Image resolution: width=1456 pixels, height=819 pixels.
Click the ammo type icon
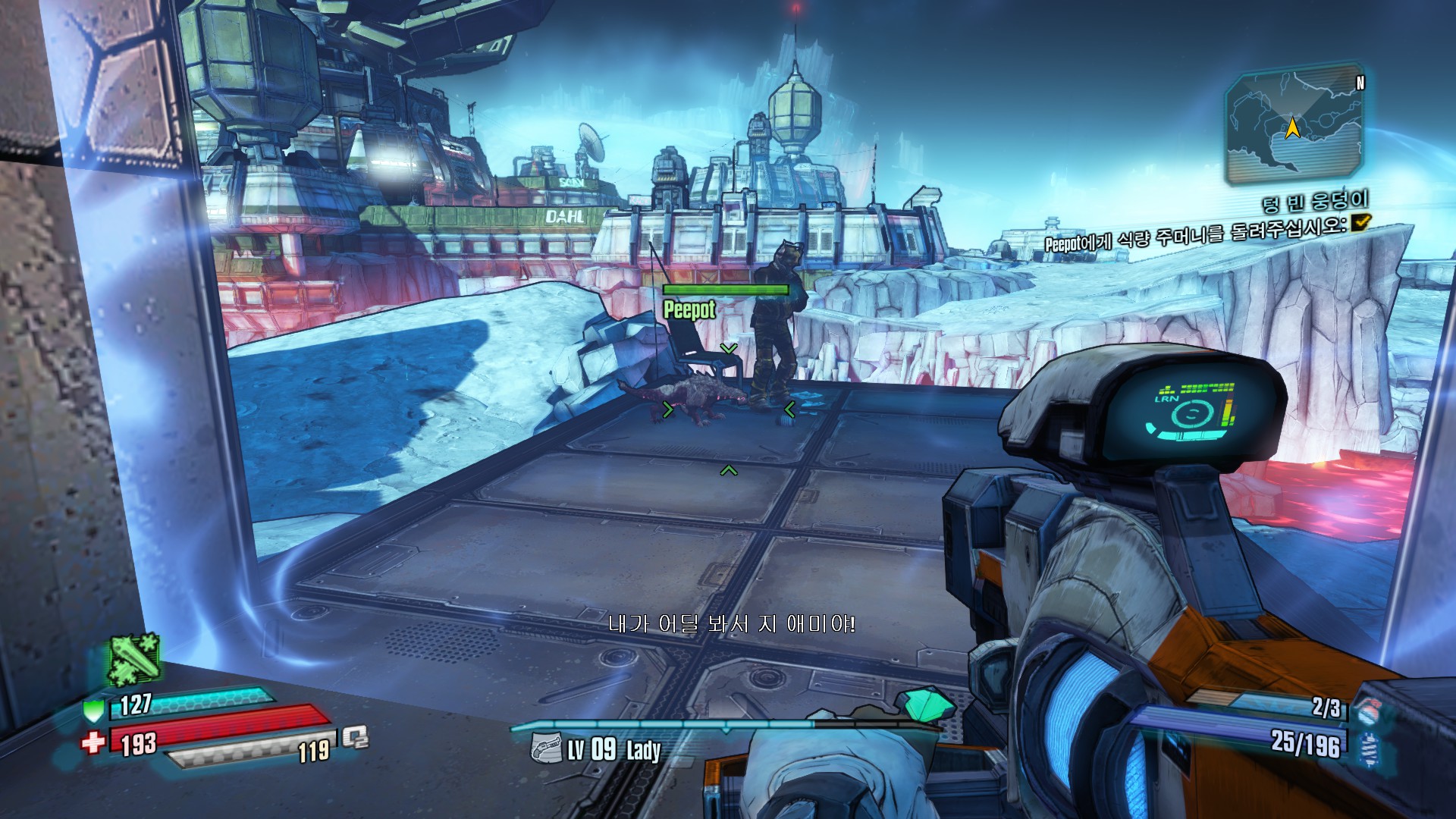click(1369, 748)
